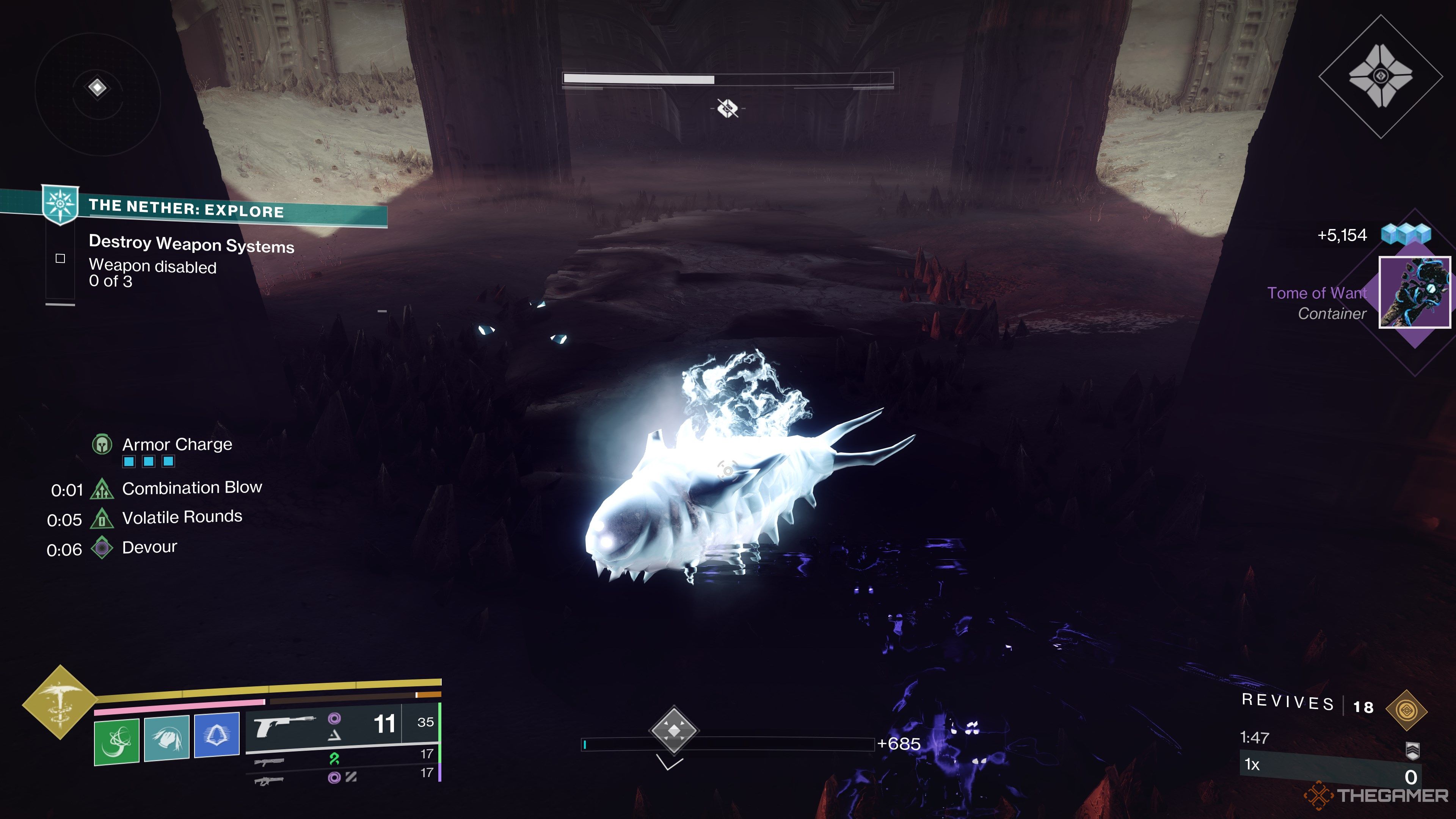
Task: Click the Devour buff icon
Action: point(102,548)
